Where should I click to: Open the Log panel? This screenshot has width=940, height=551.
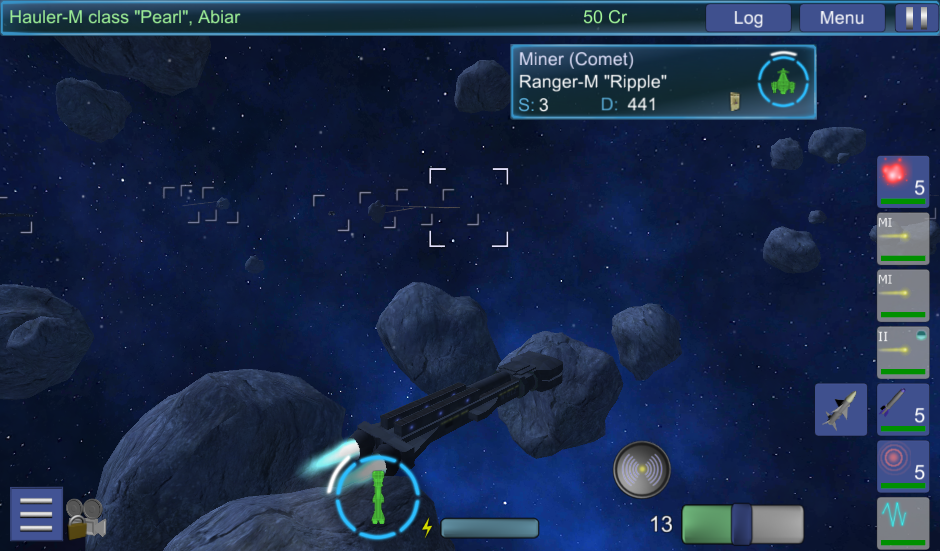tap(748, 18)
